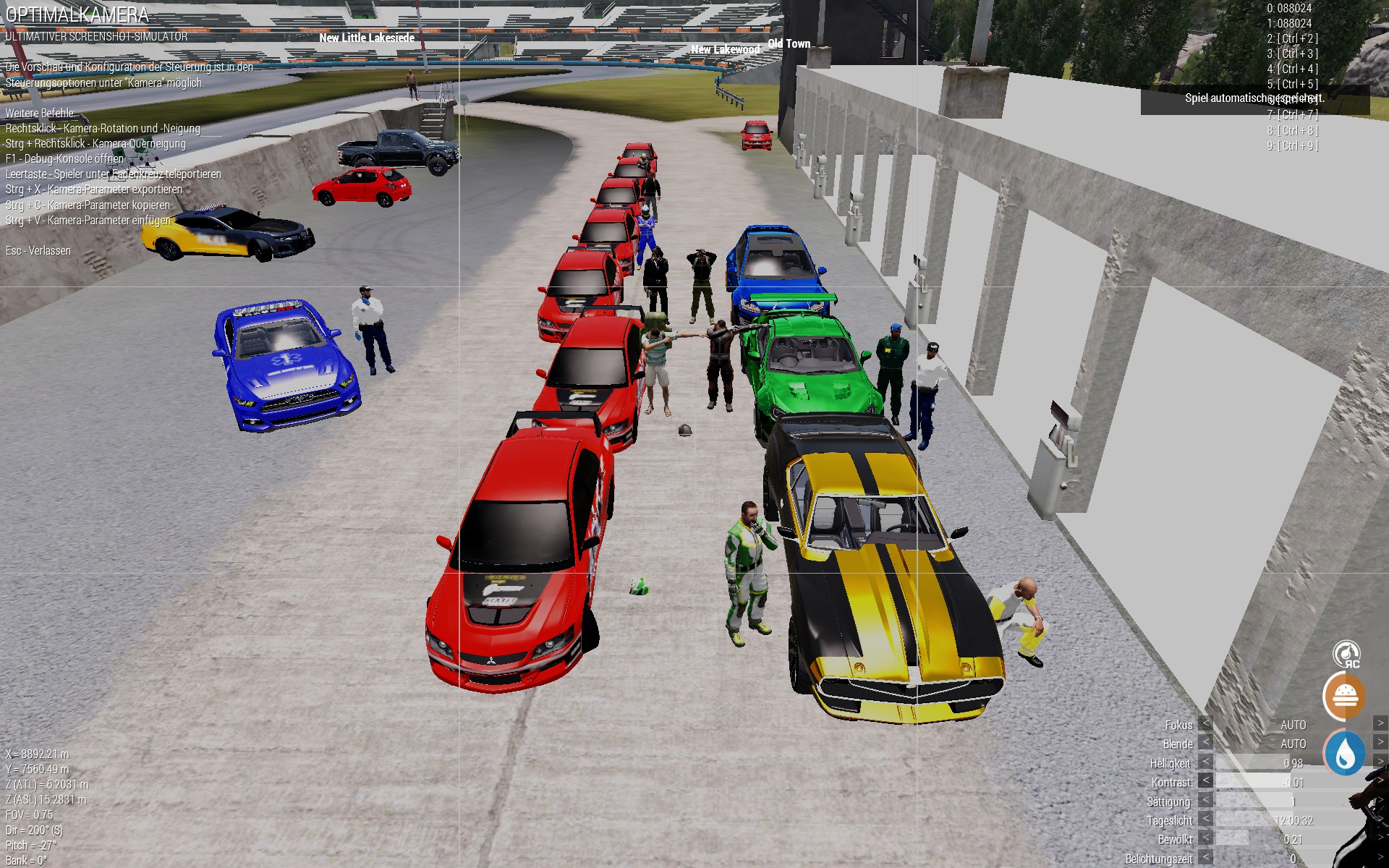Increase the Blende value with right arrow
The height and width of the screenshot is (868, 1389).
[x=1380, y=742]
